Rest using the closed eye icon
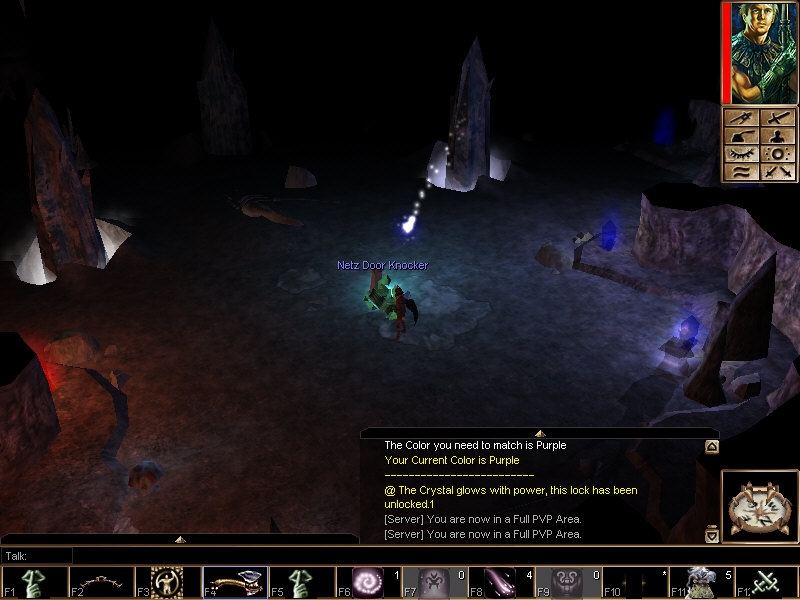Image resolution: width=800 pixels, height=600 pixels. (x=743, y=155)
